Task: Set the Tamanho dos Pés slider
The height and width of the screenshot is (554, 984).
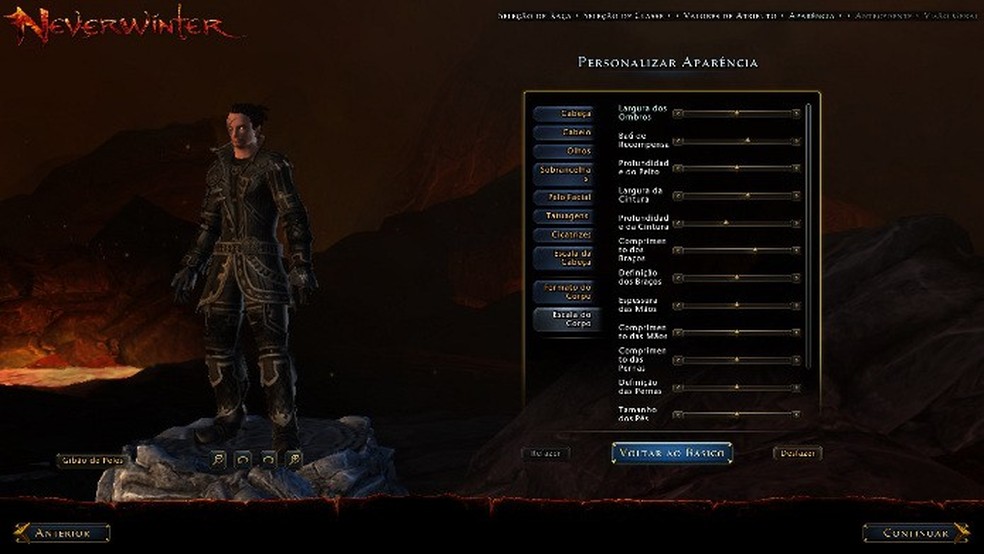Action: (x=738, y=414)
